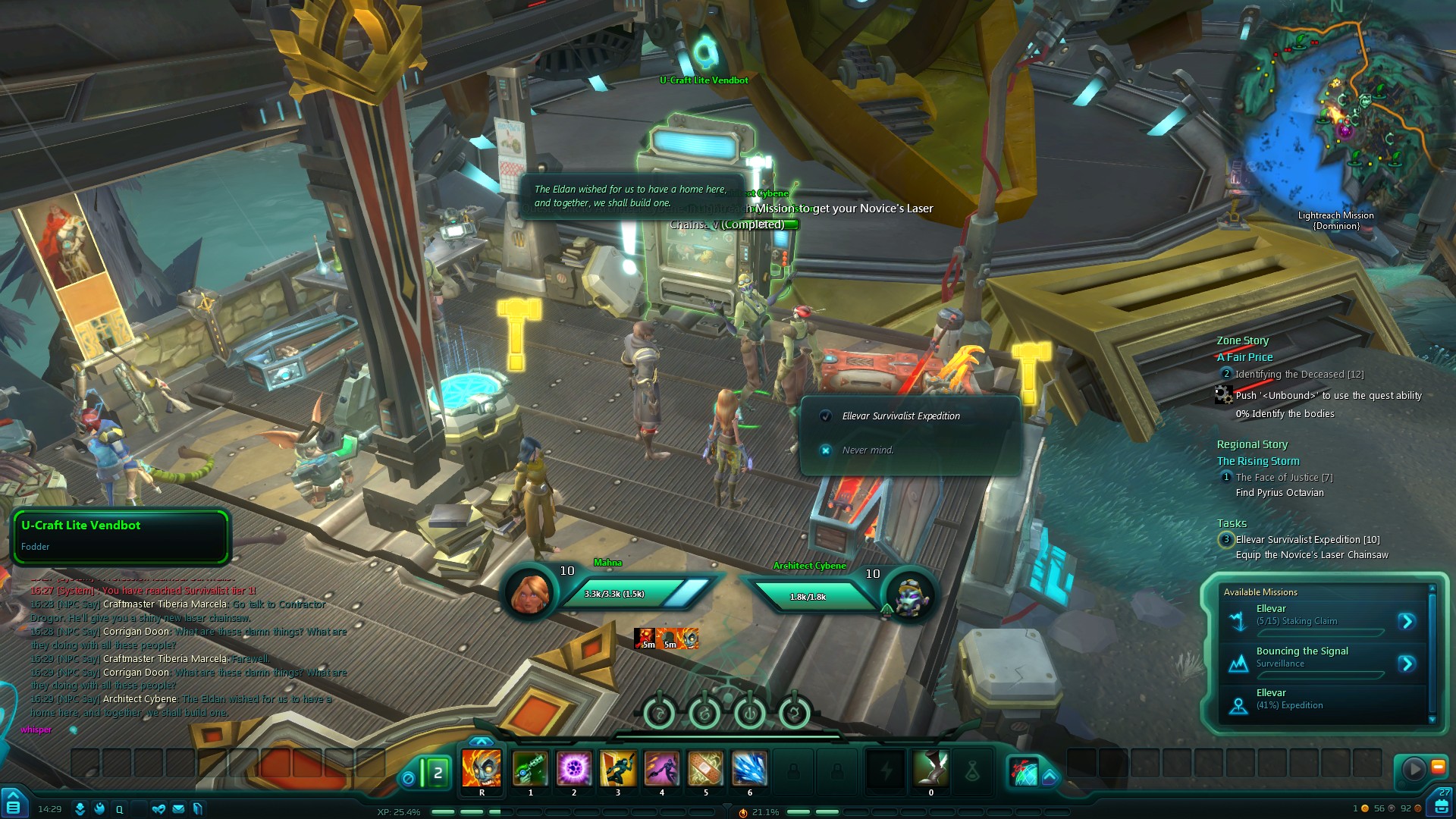Select the 'Never mind.' dialogue reply

click(x=868, y=450)
